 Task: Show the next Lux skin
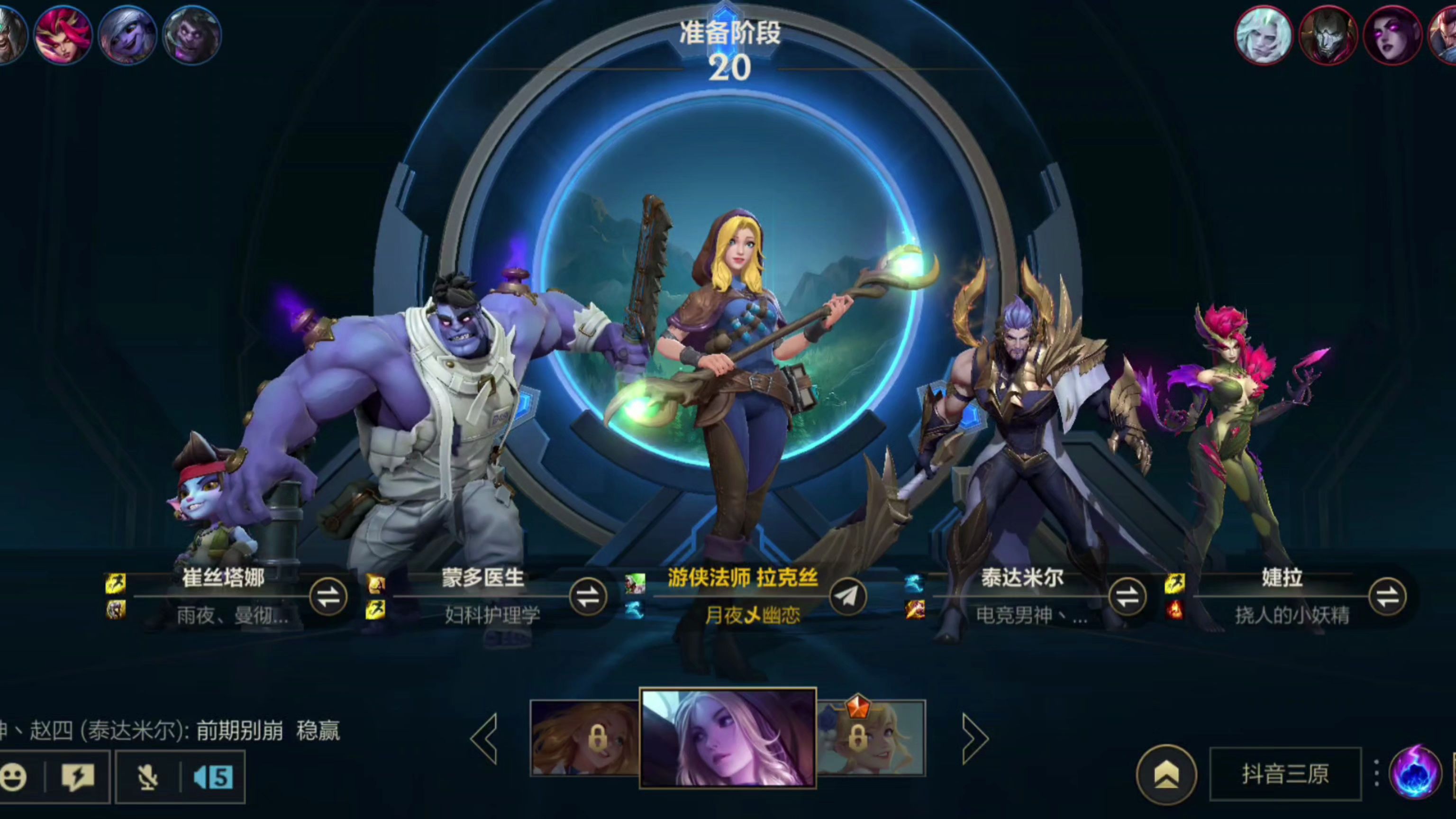[x=974, y=738]
